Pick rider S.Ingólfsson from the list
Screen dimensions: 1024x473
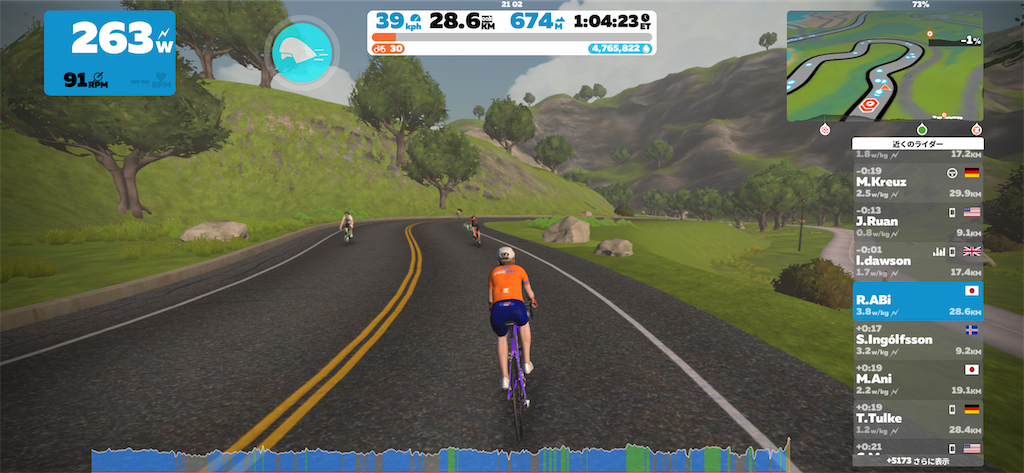[917, 339]
